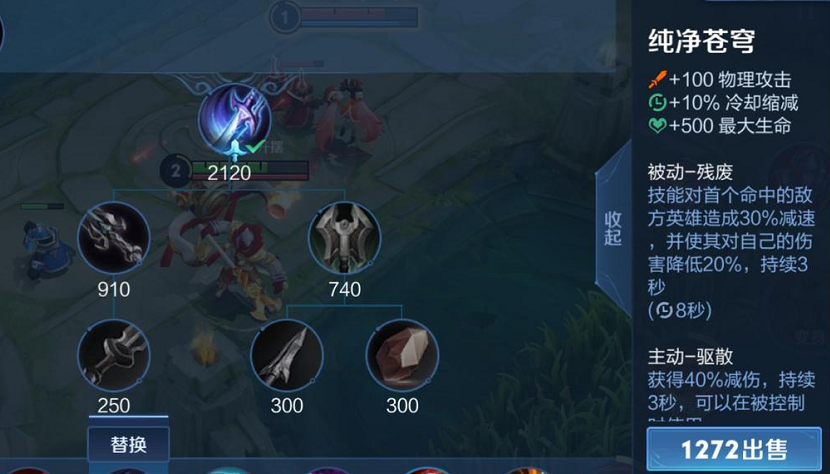Select the 300 gold spear component
The height and width of the screenshot is (474, 830).
point(286,357)
